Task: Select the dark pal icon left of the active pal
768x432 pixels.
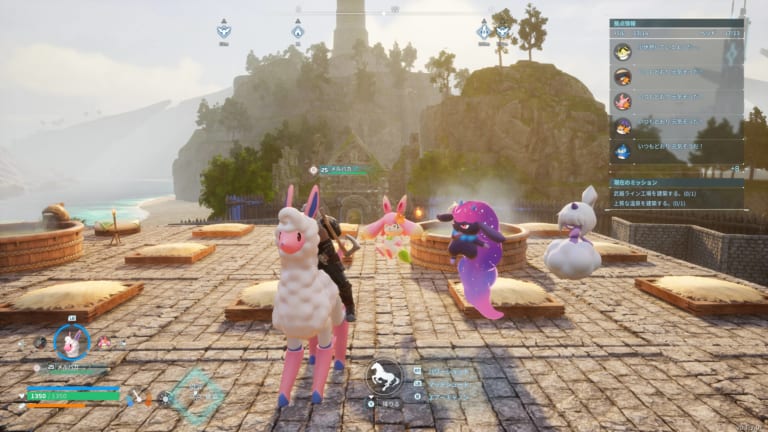Action: pos(40,342)
